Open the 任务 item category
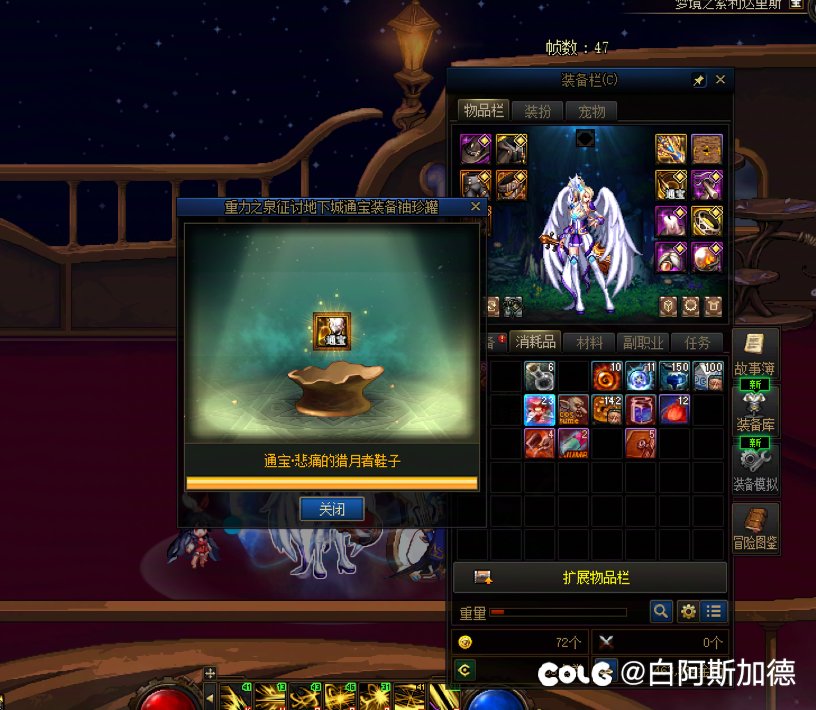The width and height of the screenshot is (816, 710). click(x=696, y=342)
